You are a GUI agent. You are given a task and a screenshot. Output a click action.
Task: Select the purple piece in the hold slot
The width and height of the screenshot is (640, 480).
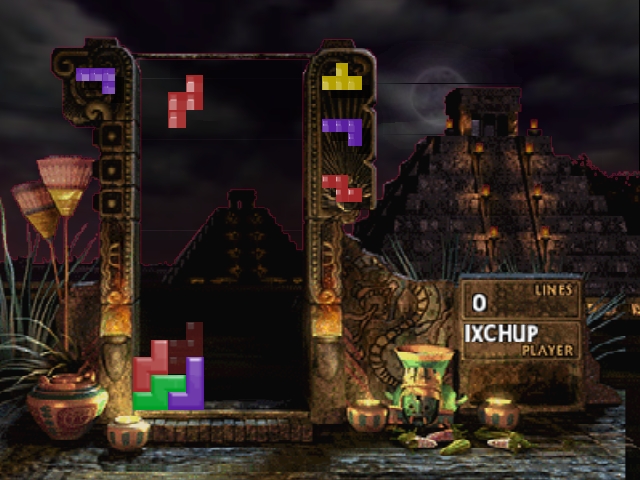pos(97,76)
